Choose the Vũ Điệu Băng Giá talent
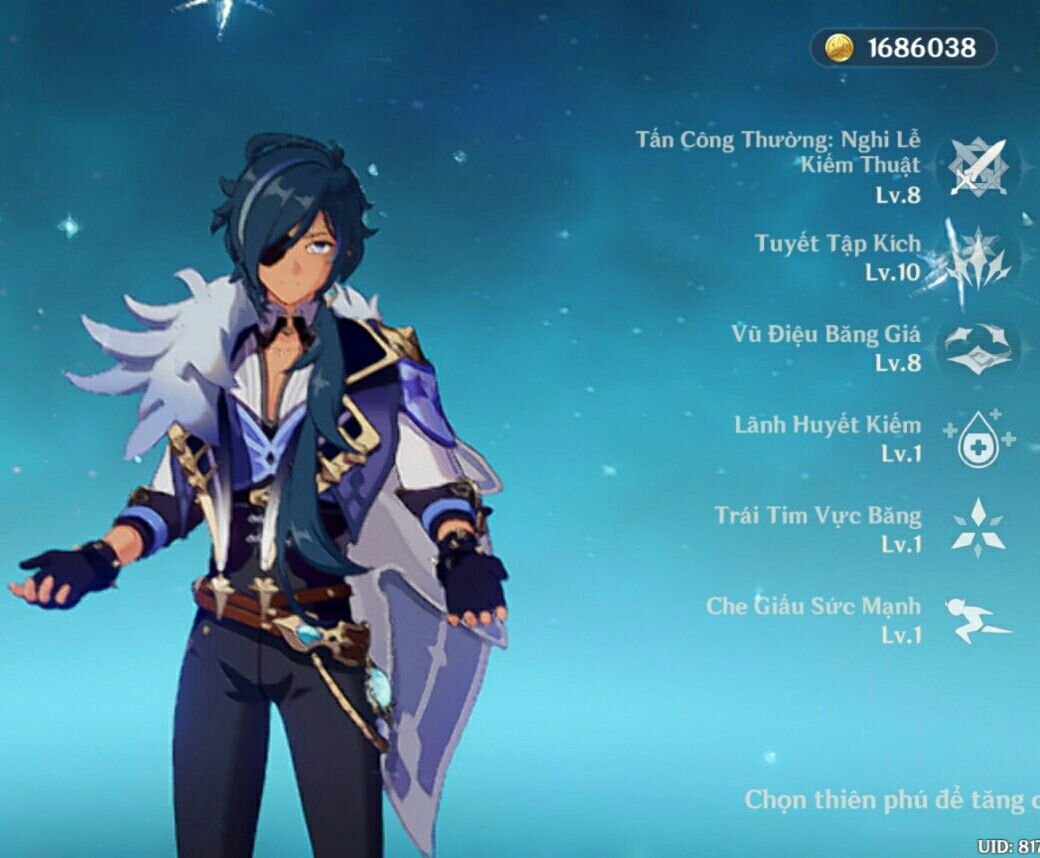Viewport: 1040px width, 858px height. 978,347
